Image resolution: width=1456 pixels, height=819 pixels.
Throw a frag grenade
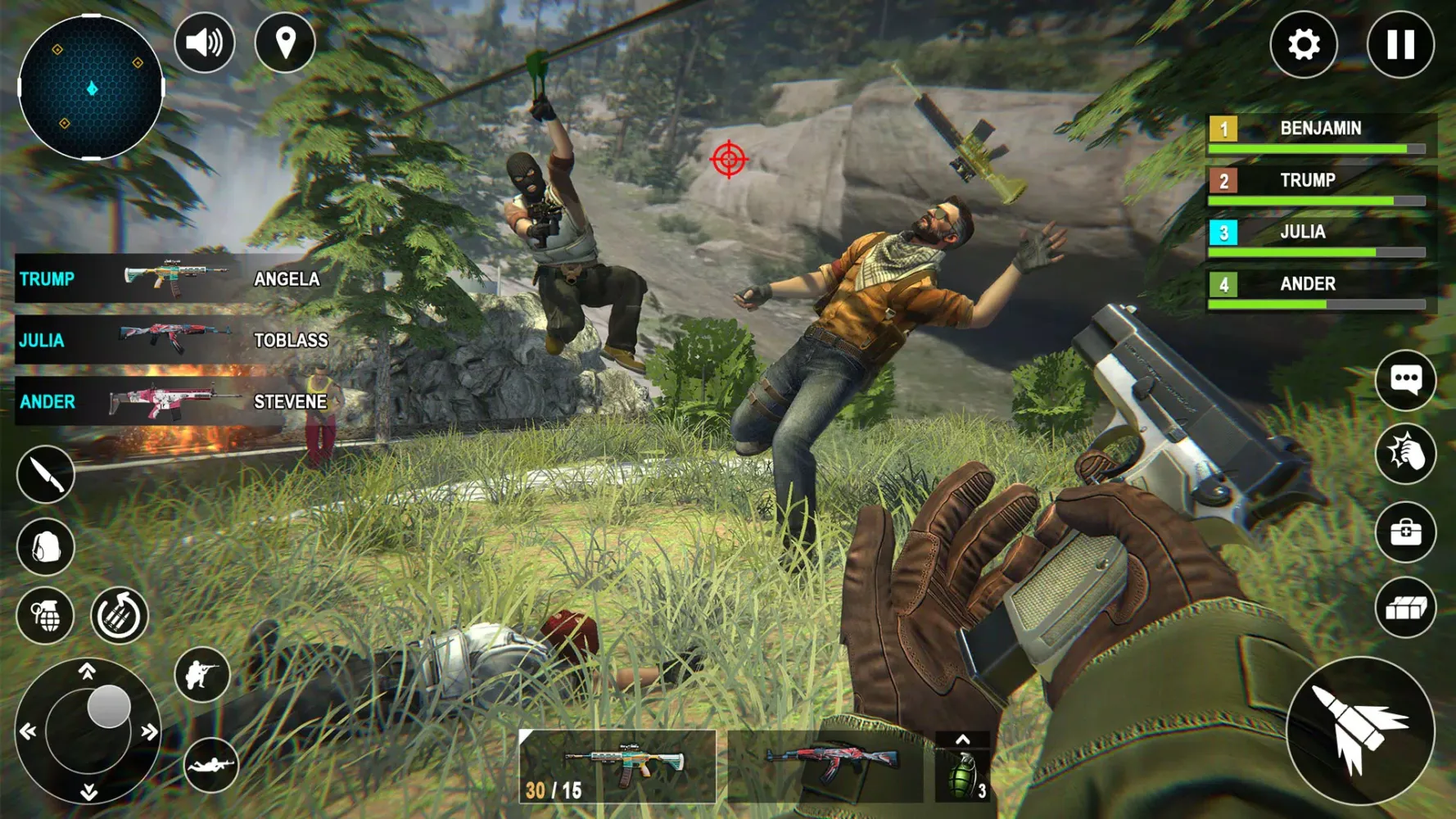pyautogui.click(x=45, y=616)
